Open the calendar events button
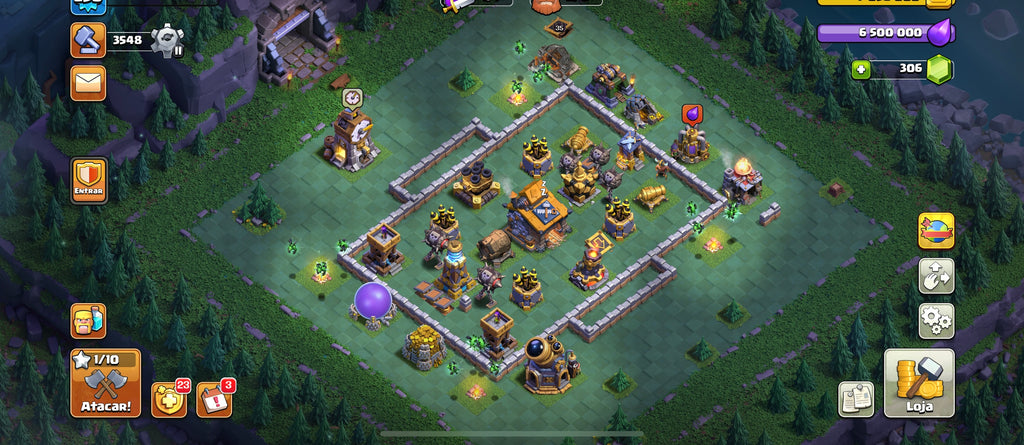1024x445 pixels. pyautogui.click(x=214, y=399)
